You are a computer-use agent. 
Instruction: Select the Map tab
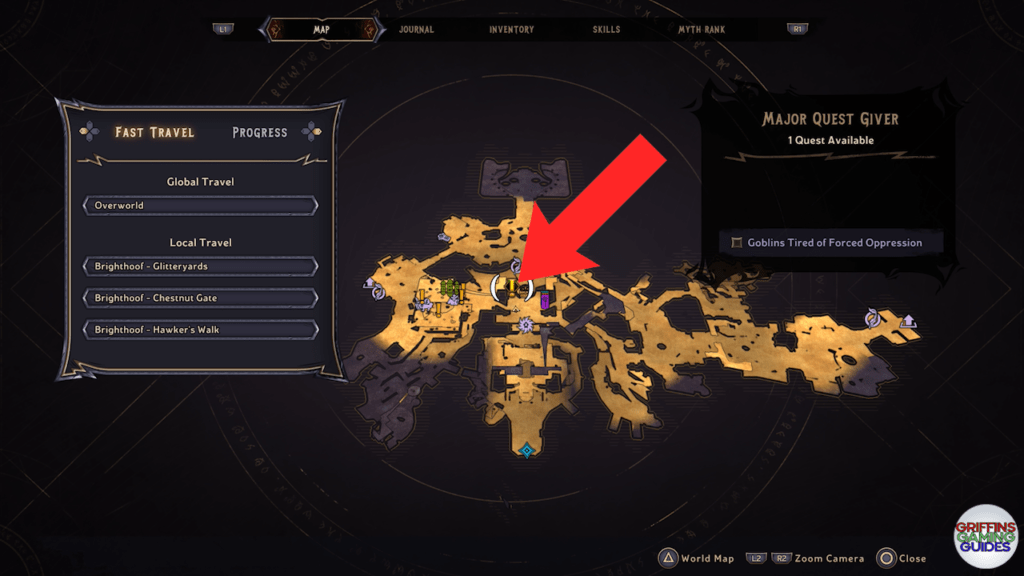click(321, 30)
